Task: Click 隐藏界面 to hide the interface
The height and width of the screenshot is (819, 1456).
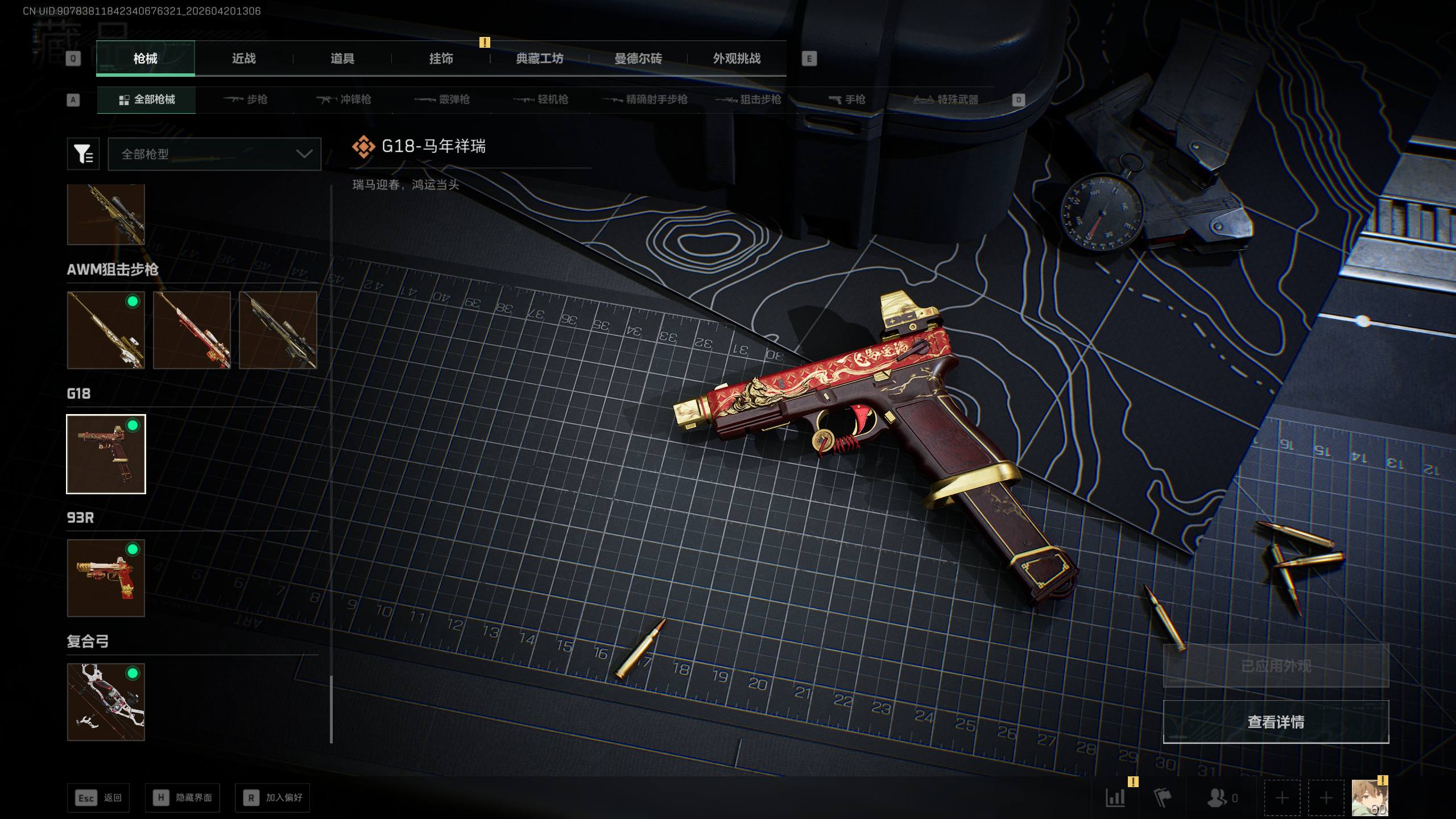Action: tap(183, 798)
